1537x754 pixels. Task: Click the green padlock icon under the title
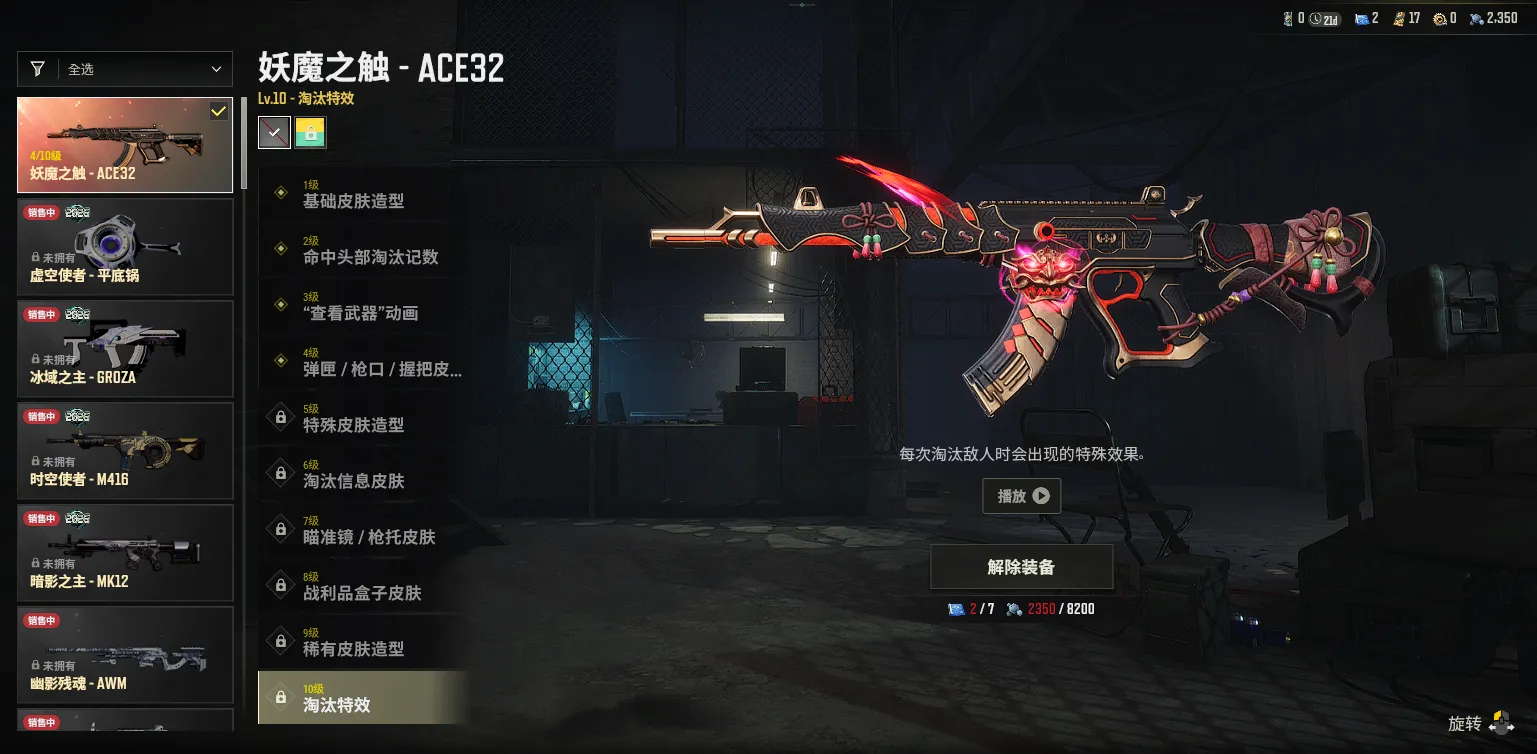tap(310, 132)
